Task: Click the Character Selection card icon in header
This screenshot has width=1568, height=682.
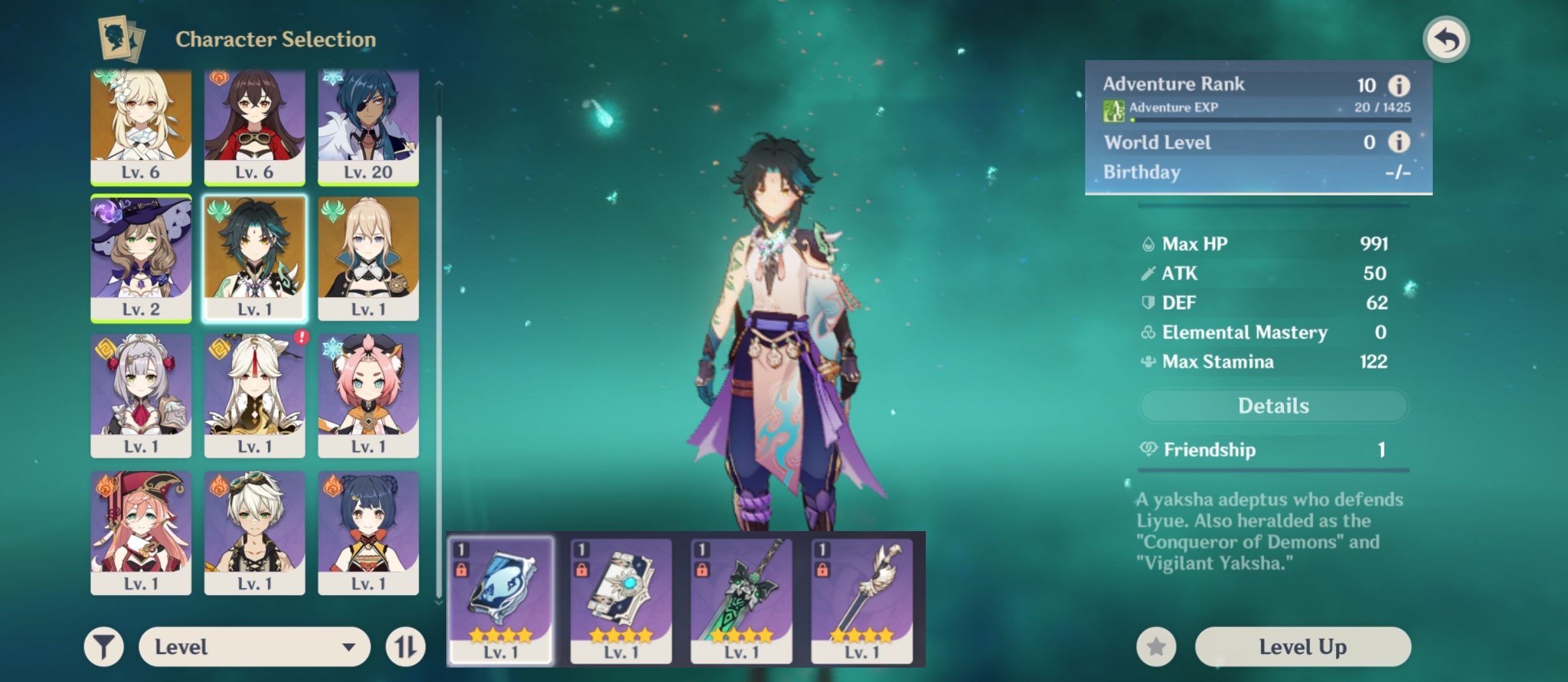Action: [121, 41]
